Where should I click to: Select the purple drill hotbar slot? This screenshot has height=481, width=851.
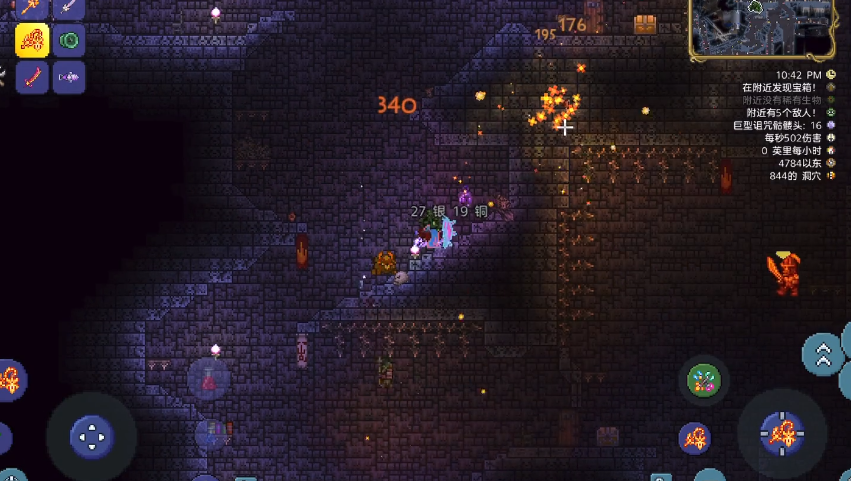(69, 77)
